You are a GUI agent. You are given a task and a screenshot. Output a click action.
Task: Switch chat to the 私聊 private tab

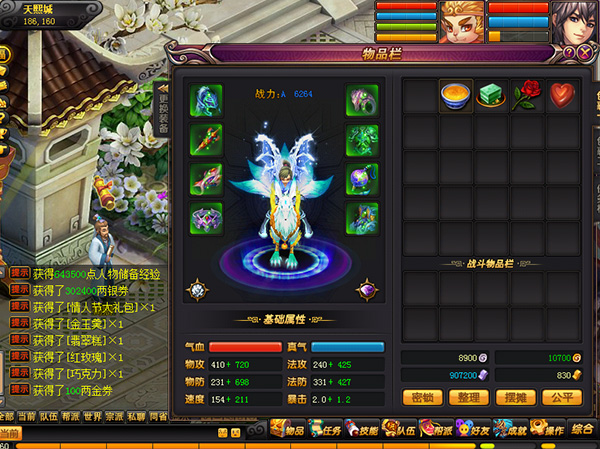pos(136,416)
